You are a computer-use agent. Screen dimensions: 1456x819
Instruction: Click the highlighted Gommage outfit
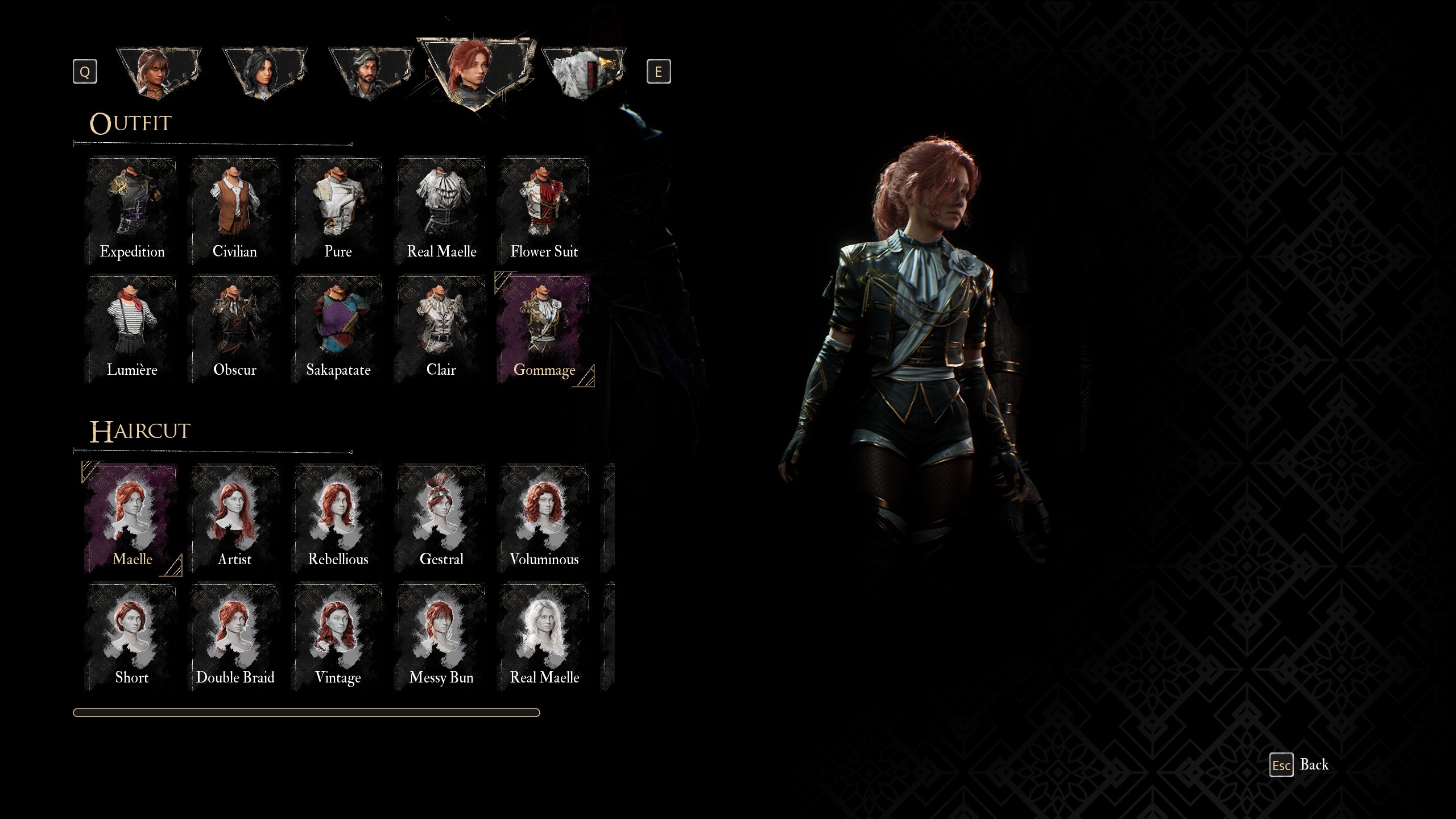tap(544, 329)
